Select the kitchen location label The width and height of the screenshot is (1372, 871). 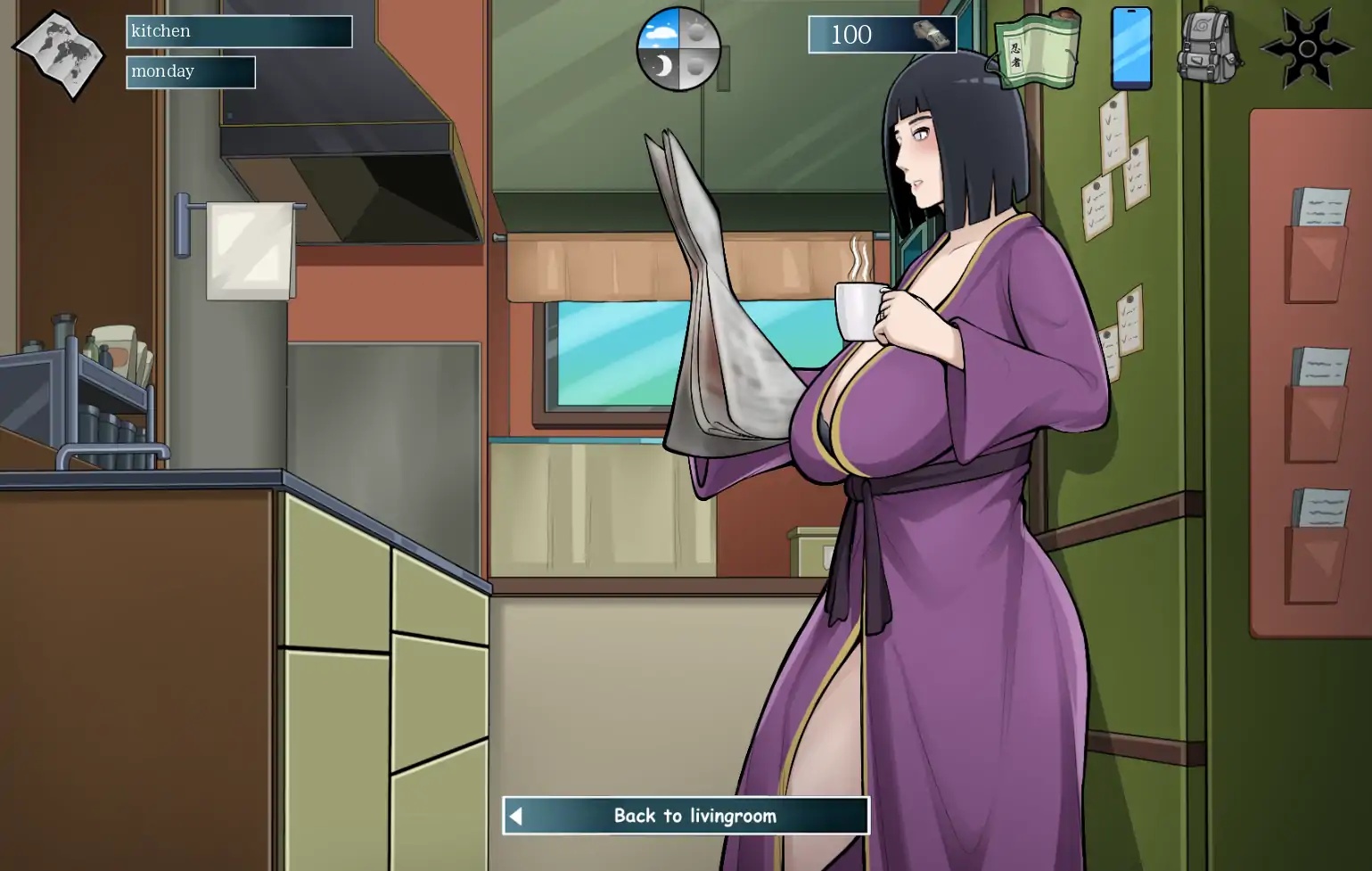tap(238, 31)
